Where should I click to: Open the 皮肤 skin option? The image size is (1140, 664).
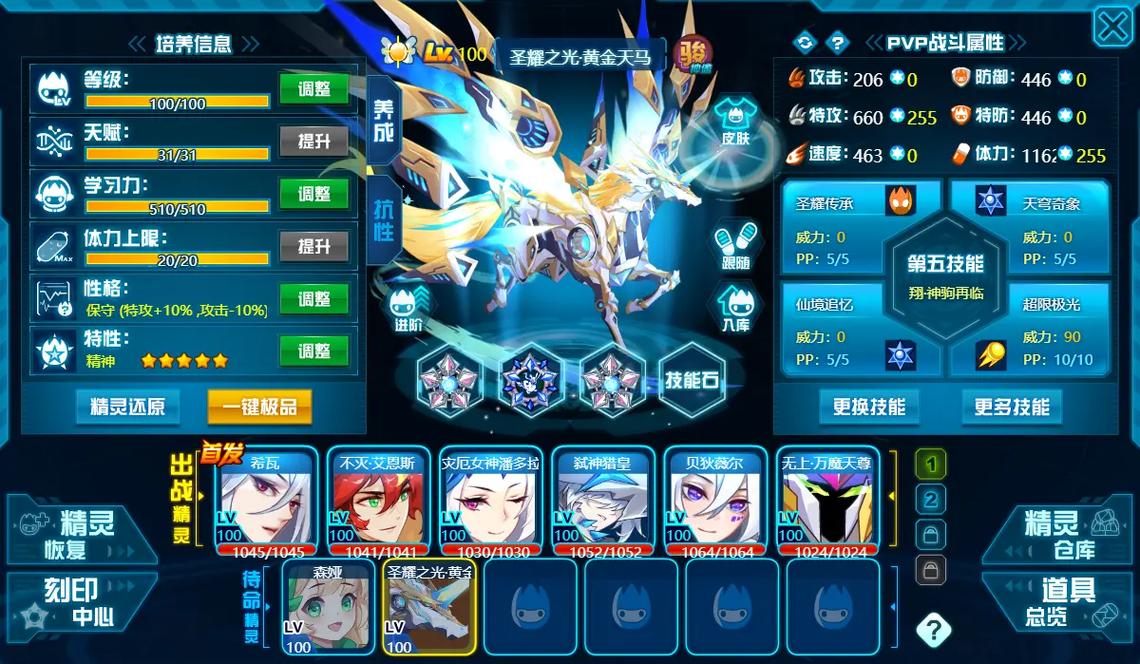pyautogui.click(x=735, y=124)
